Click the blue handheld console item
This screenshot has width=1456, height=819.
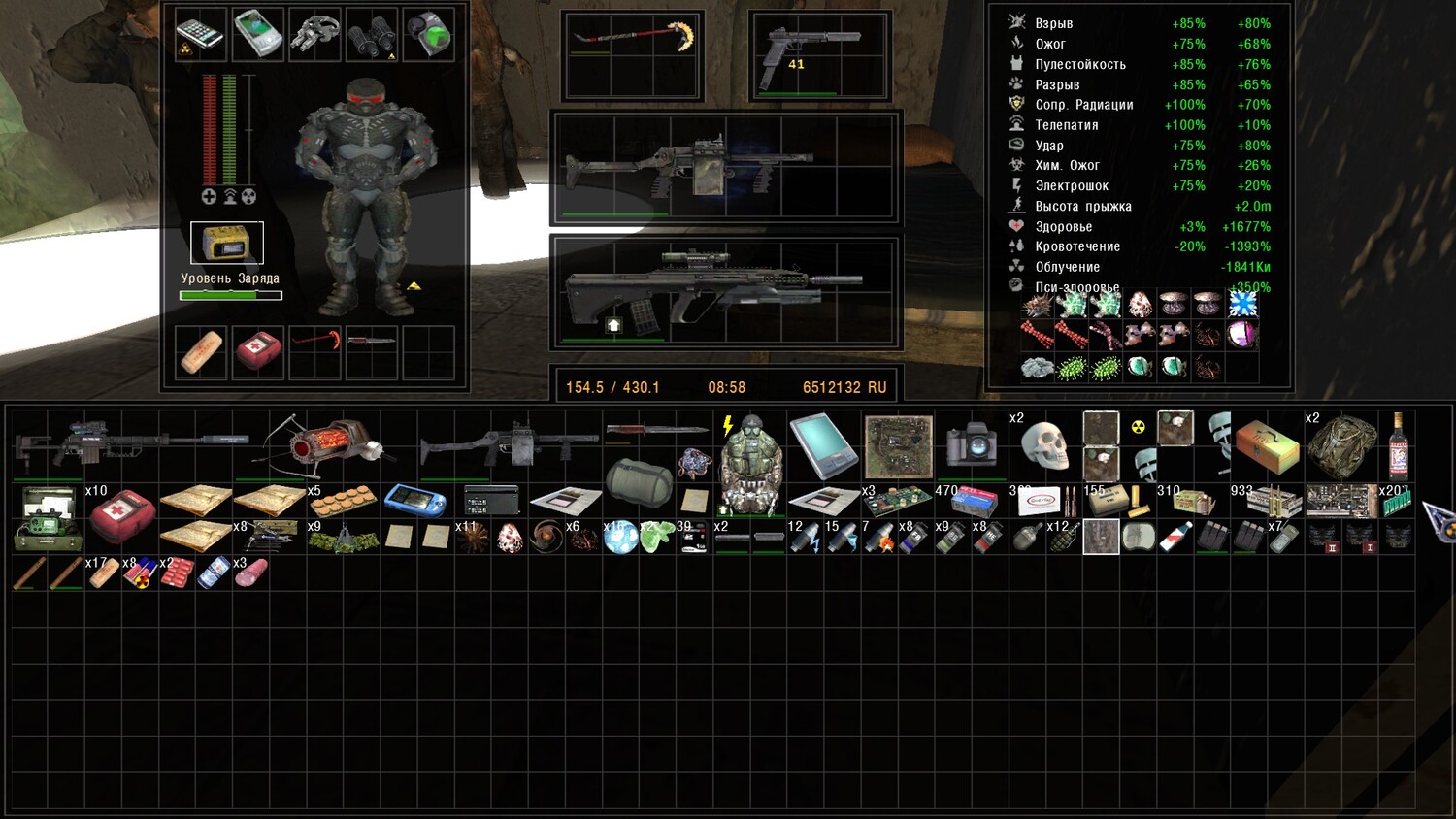(415, 501)
